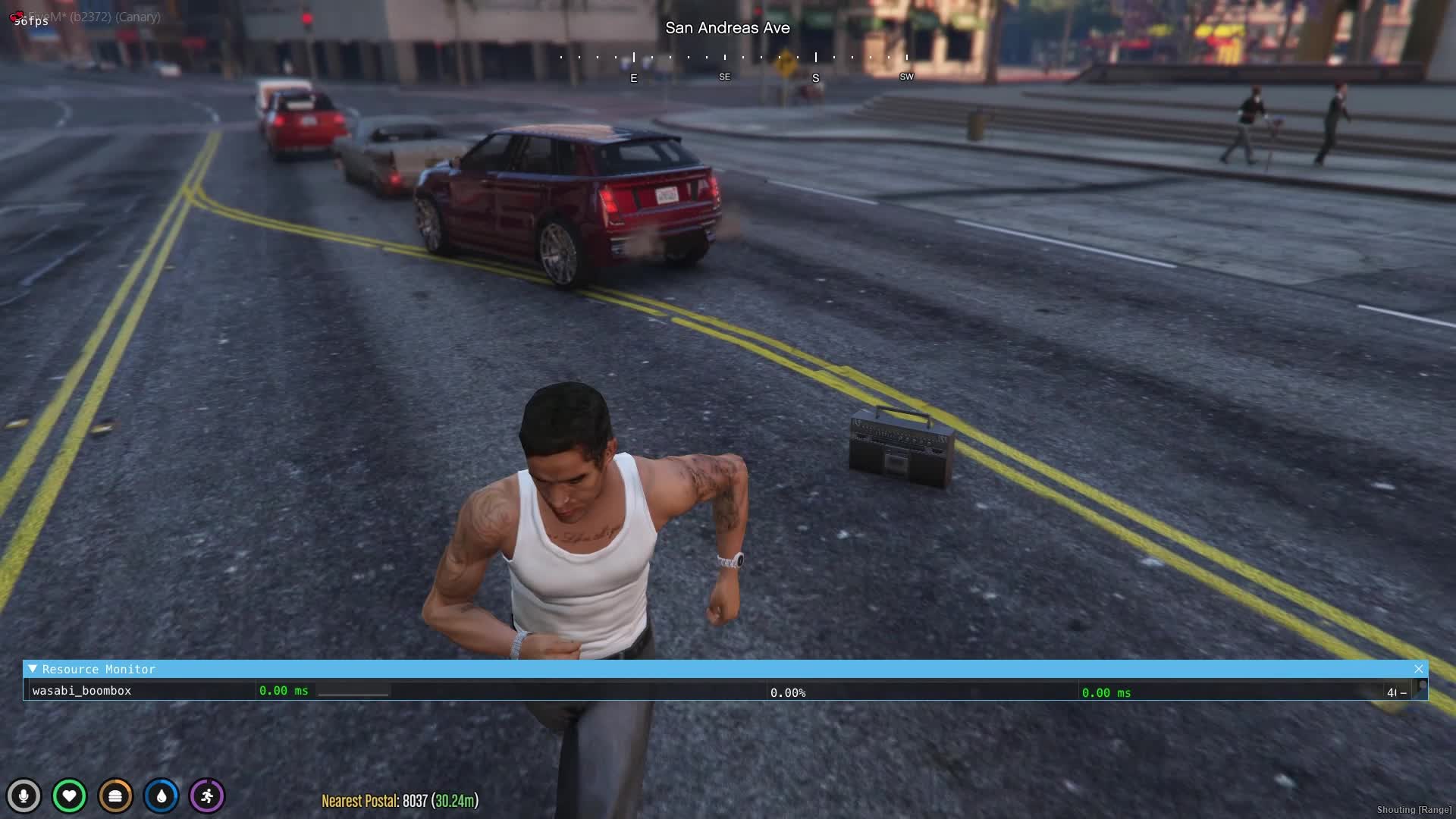Click the purple running stamina icon
Viewport: 1456px width, 819px height.
207,796
